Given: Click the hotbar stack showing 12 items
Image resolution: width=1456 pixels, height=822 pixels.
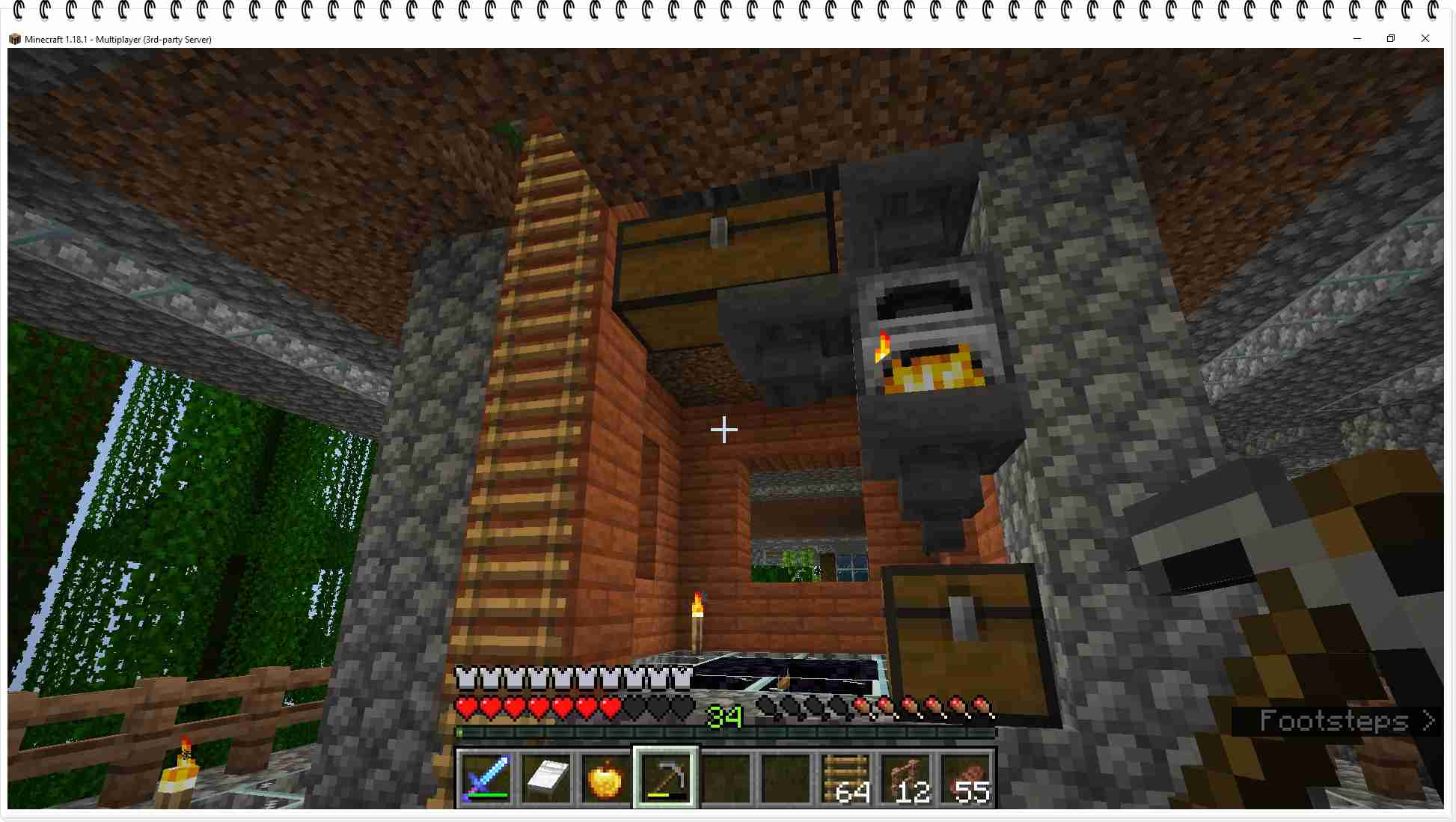Looking at the screenshot, I should coord(905,779).
